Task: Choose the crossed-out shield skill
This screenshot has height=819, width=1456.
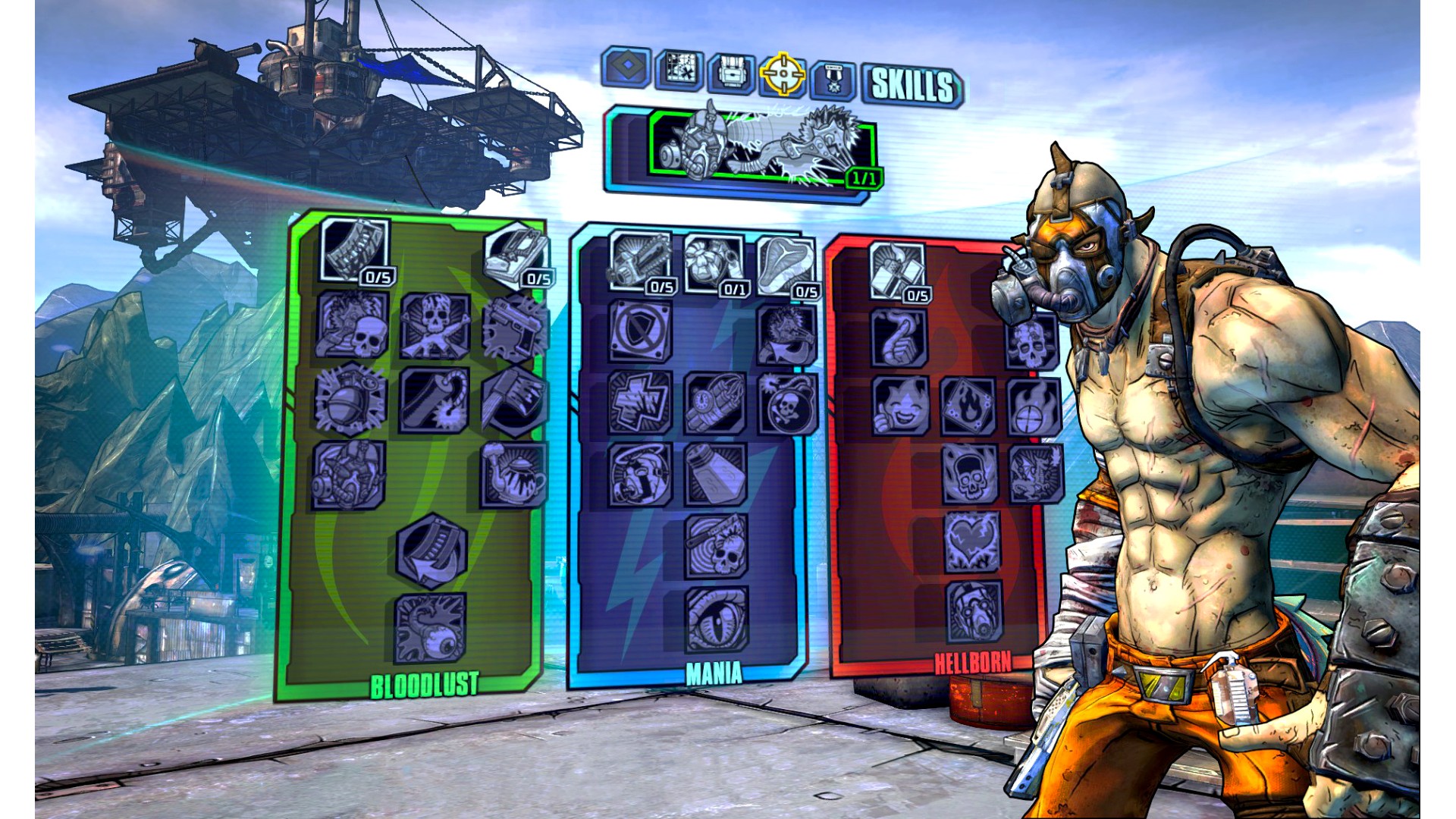Action: point(640,331)
